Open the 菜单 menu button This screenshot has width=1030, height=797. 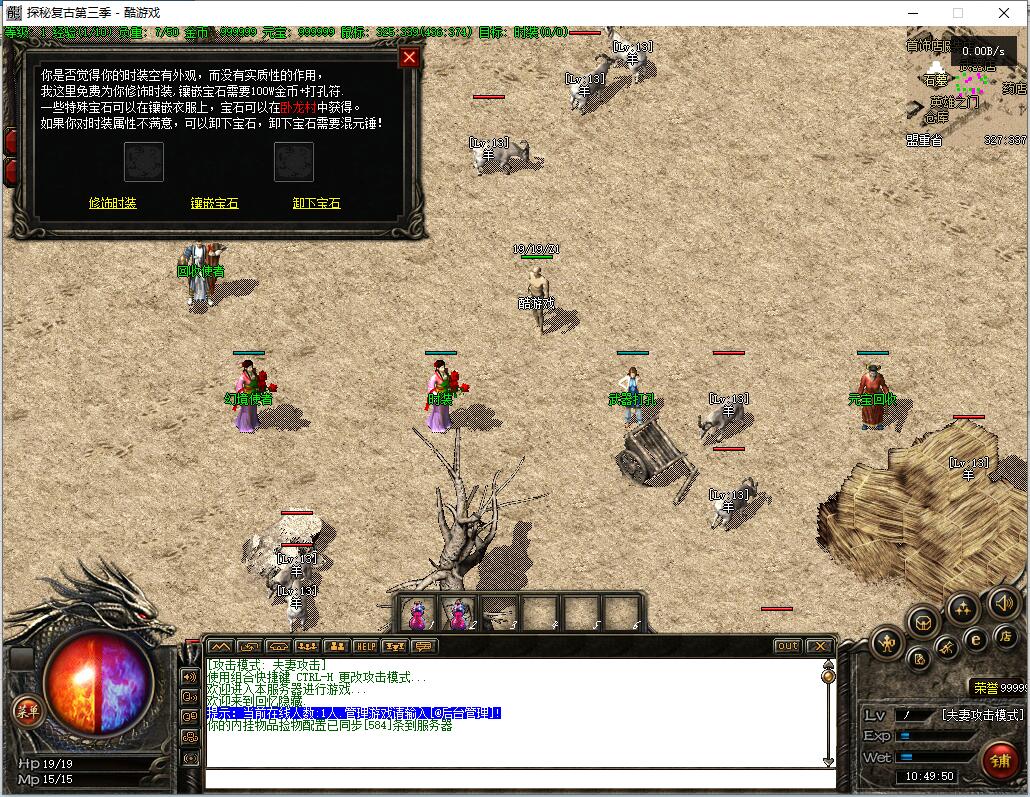pos(27,711)
